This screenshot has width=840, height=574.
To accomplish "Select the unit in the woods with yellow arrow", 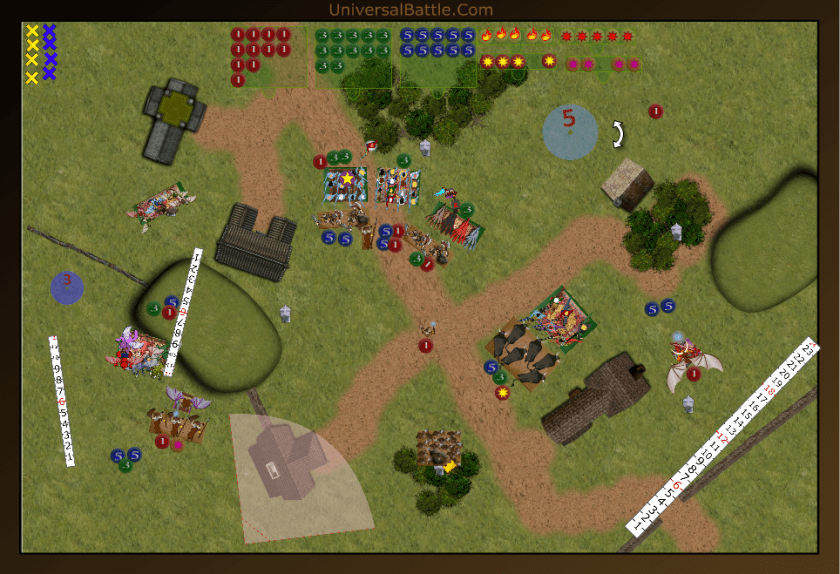I will point(440,450).
